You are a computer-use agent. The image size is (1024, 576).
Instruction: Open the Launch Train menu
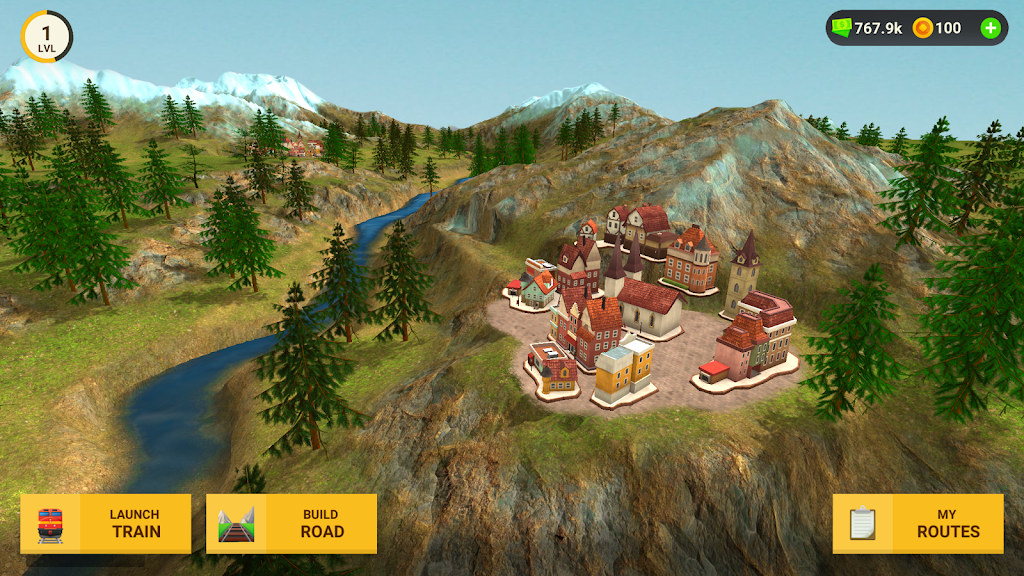[105, 523]
